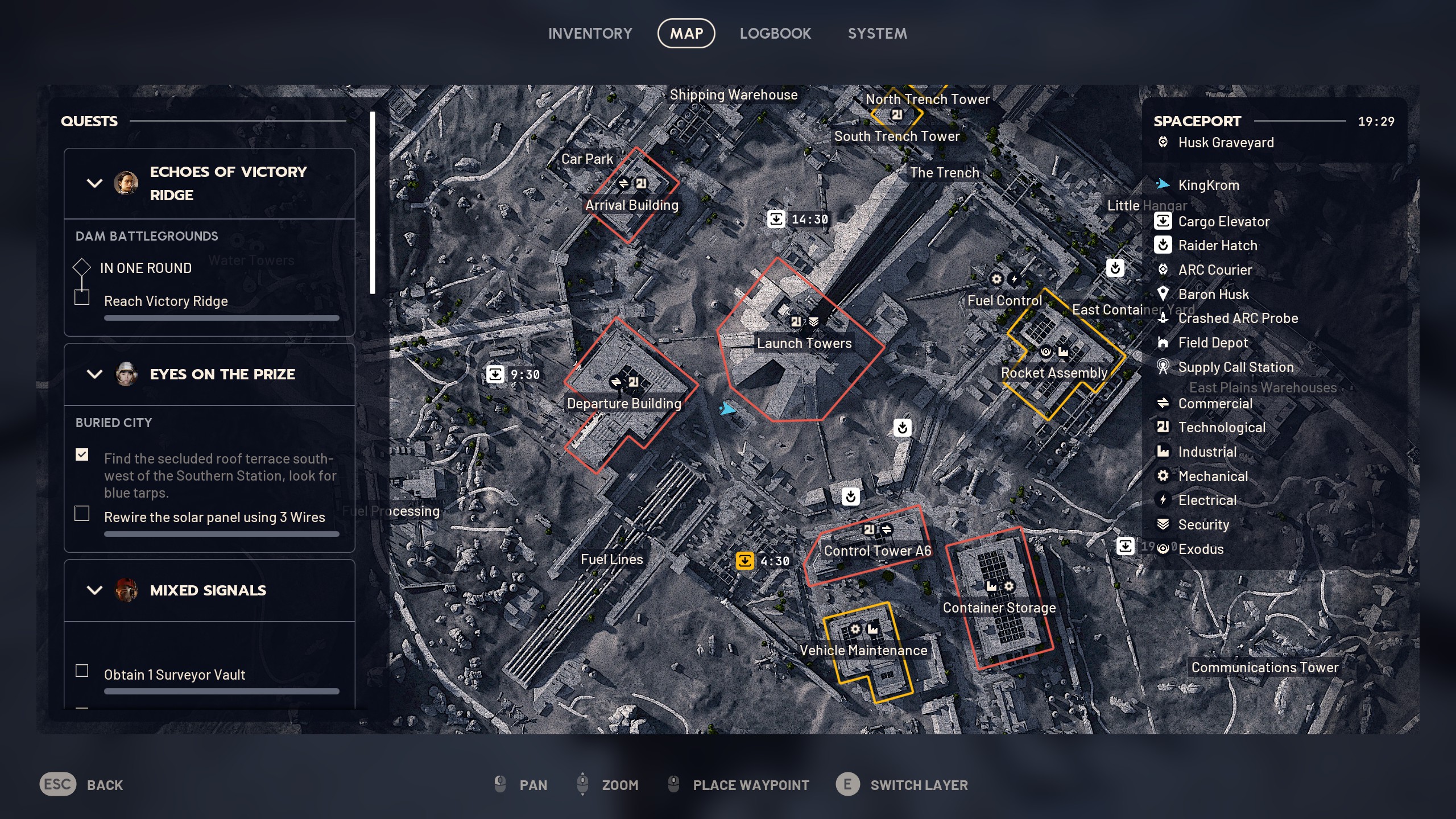Click the 14:30 cargo elevator timer icon
Image resolution: width=1456 pixels, height=819 pixels.
tap(777, 218)
